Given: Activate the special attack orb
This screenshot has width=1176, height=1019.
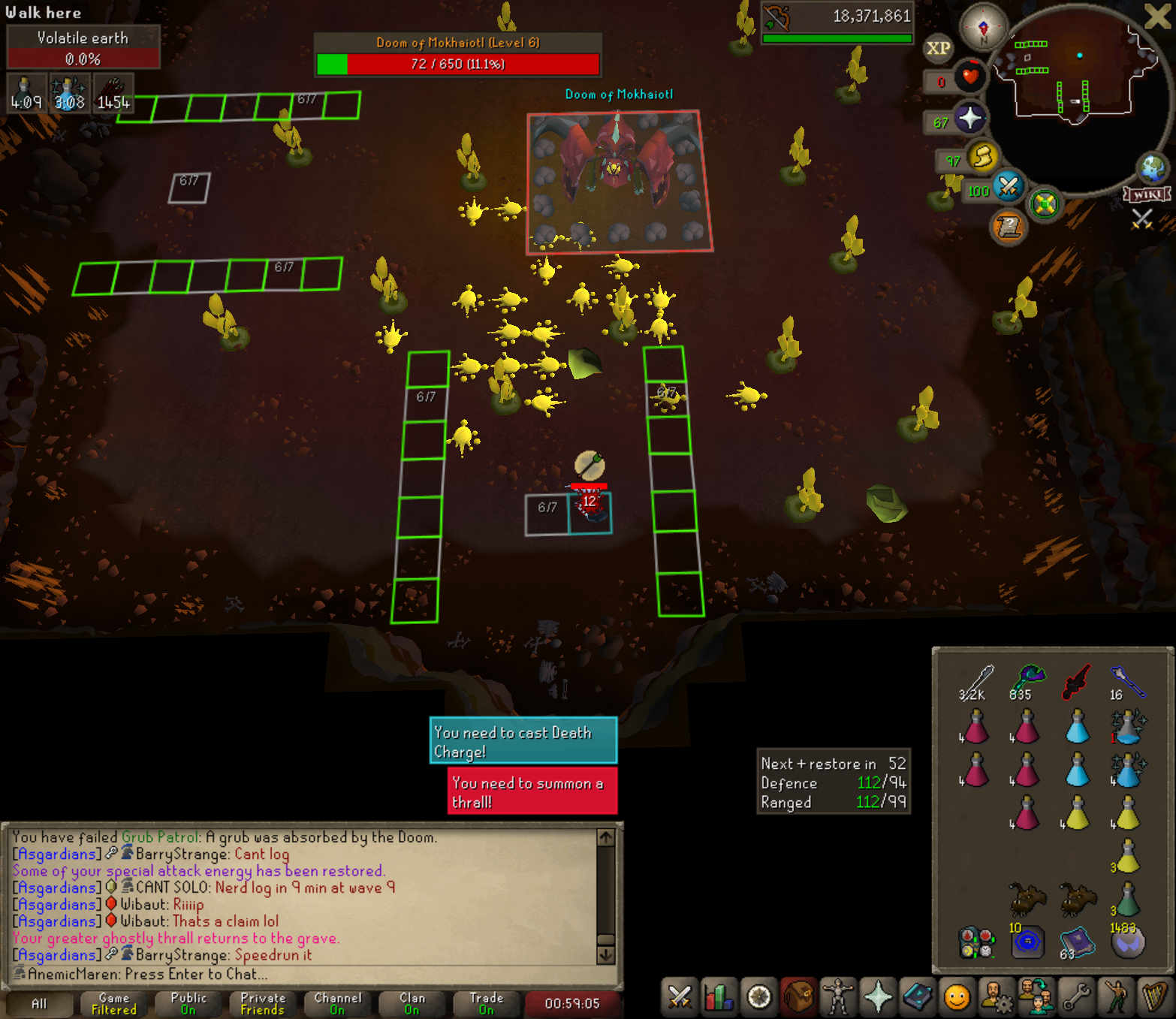Looking at the screenshot, I should [x=1008, y=185].
